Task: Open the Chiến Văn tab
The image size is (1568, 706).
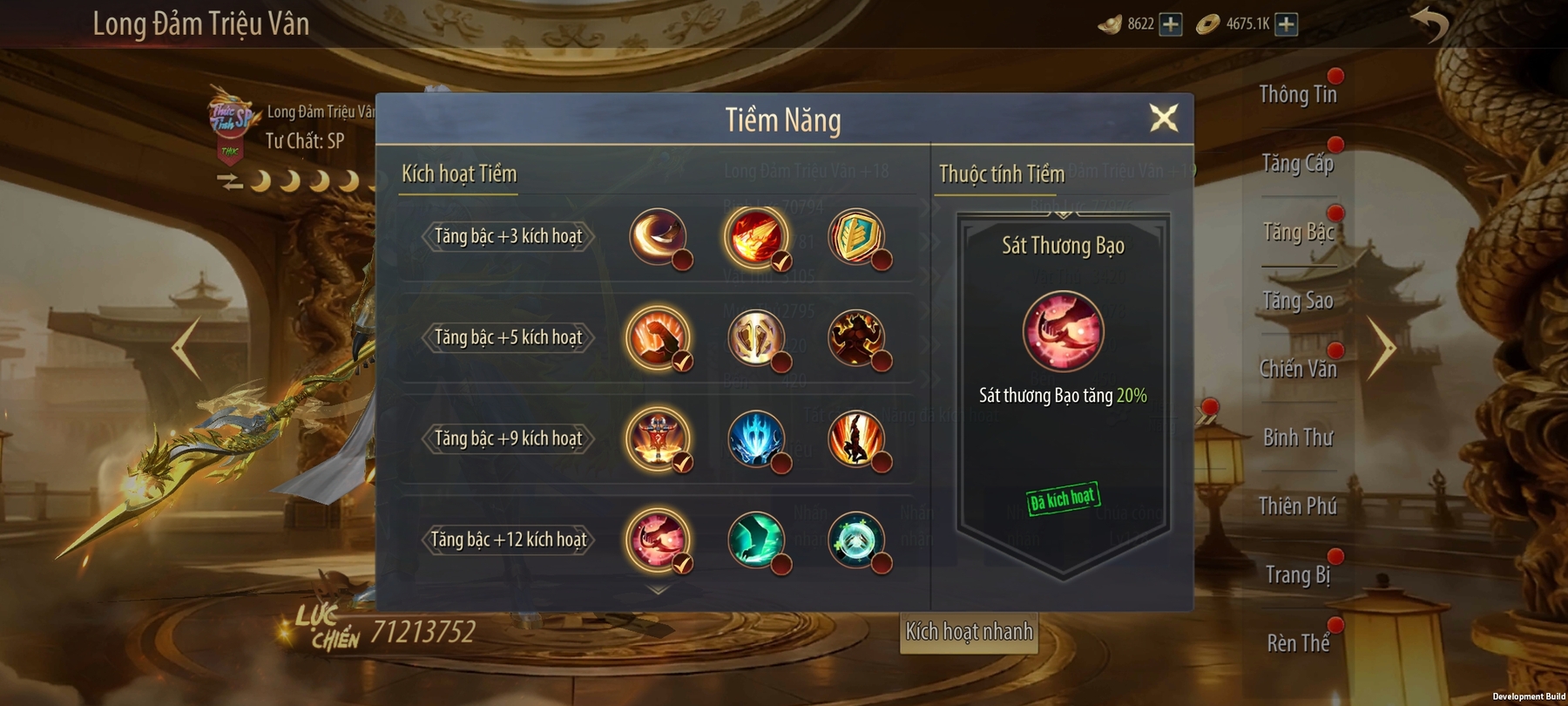Action: (1297, 370)
